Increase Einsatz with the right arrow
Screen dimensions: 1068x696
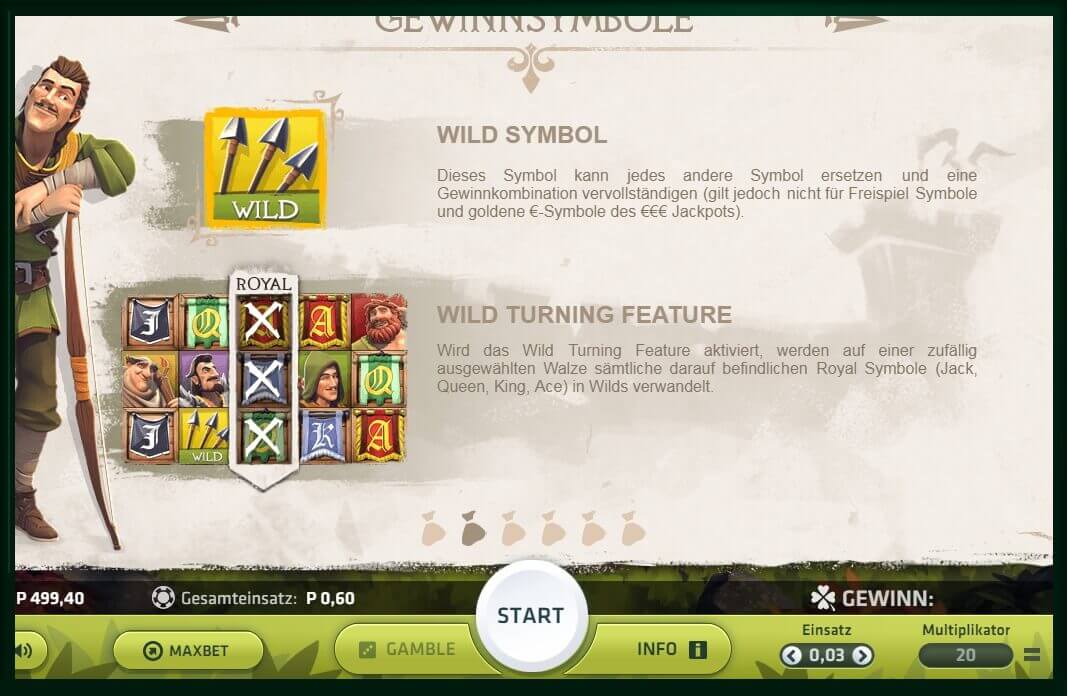click(862, 656)
